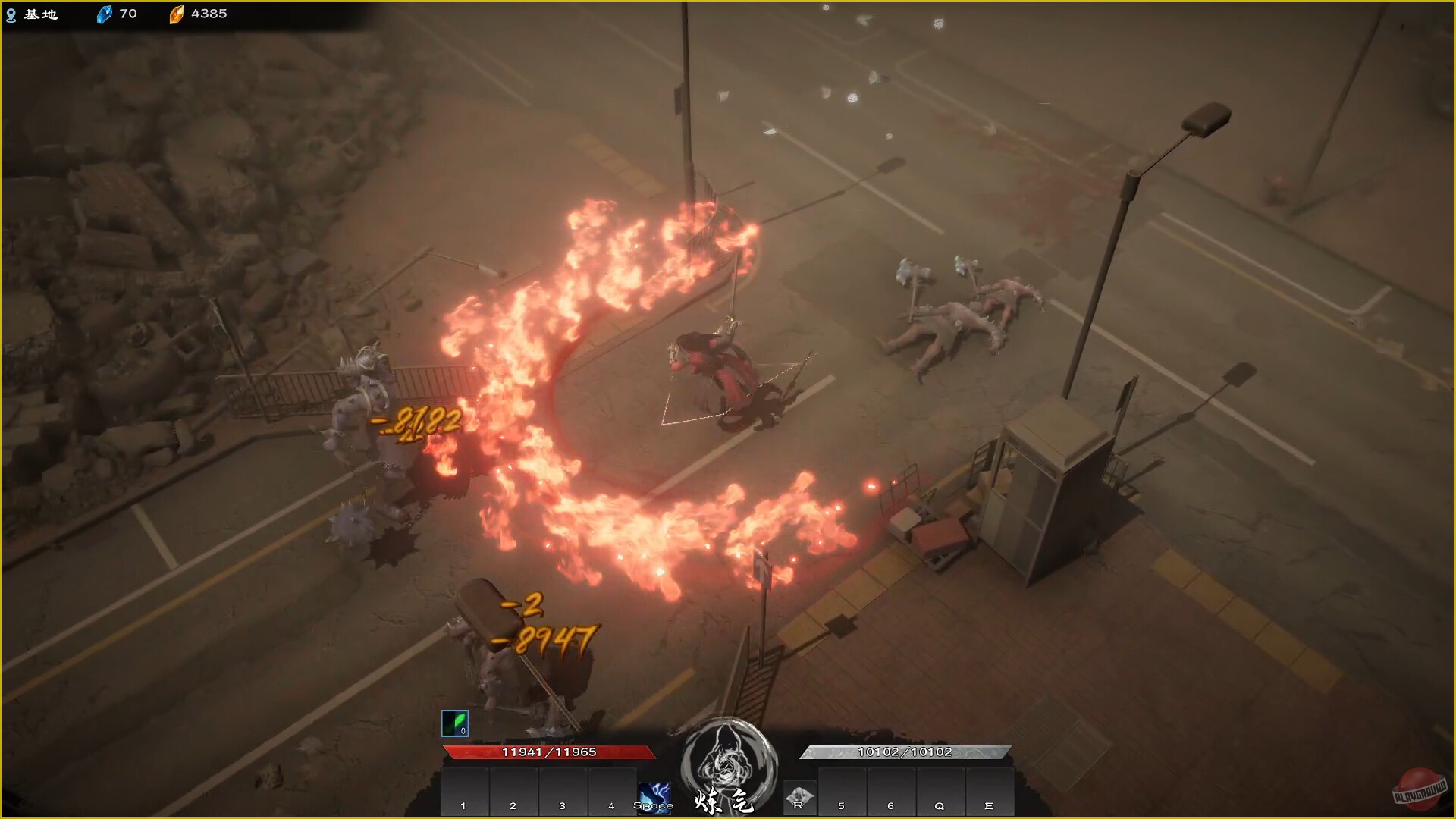Viewport: 1456px width, 819px height.
Task: Activate the ultimate skill bound to R
Action: [x=799, y=797]
